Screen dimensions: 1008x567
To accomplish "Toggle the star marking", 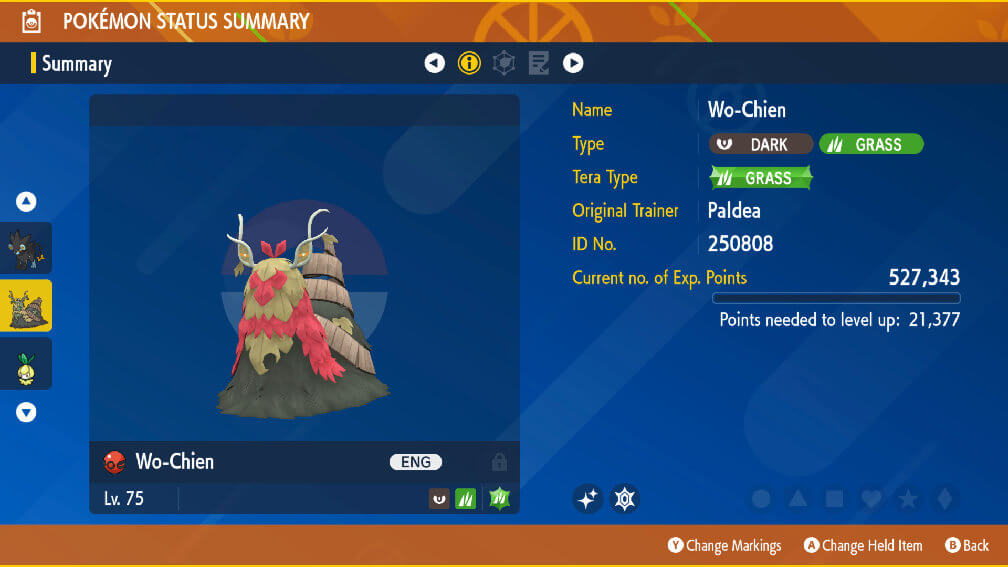I will coord(907,498).
